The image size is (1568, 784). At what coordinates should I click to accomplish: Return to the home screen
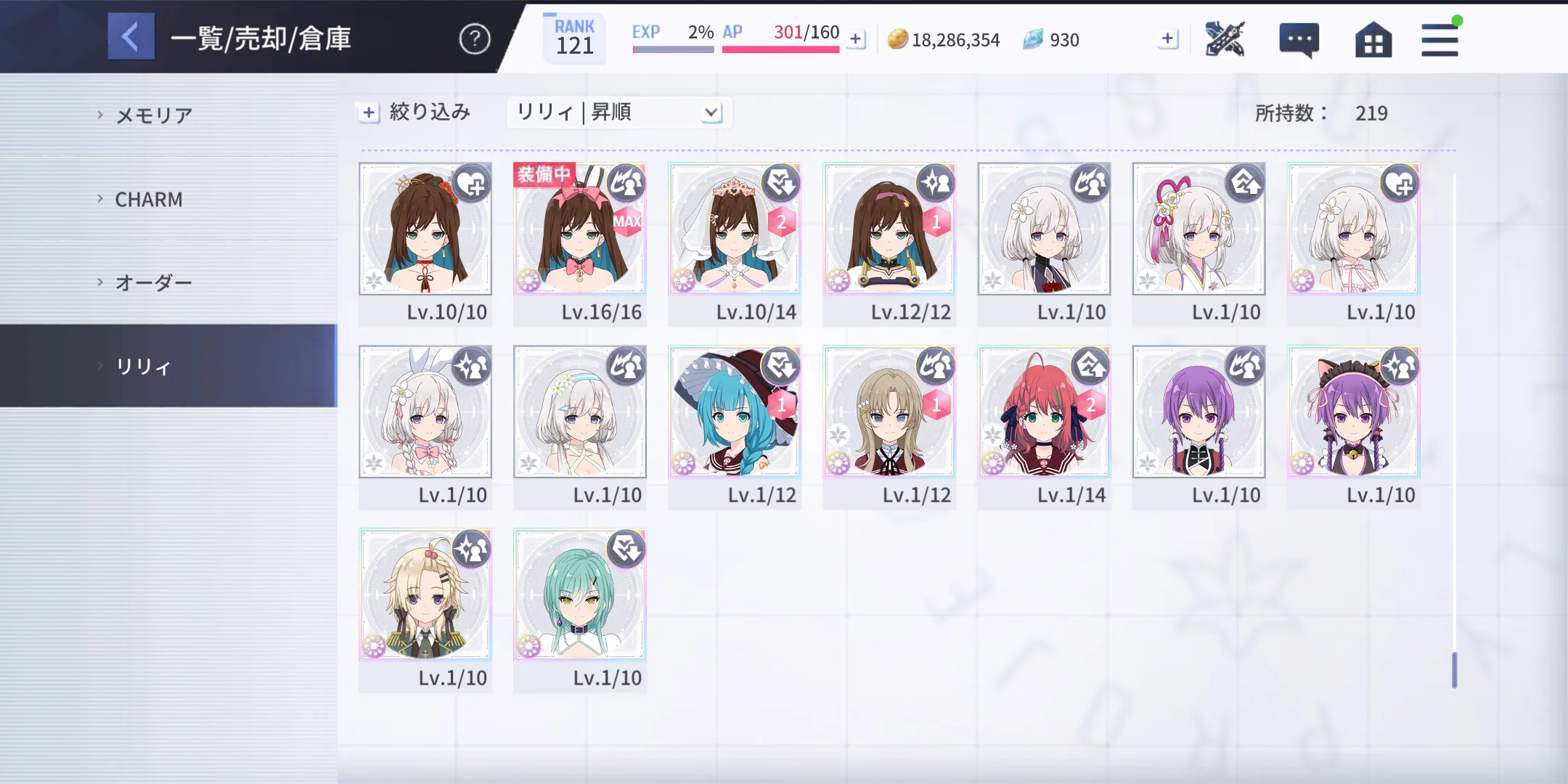1373,39
